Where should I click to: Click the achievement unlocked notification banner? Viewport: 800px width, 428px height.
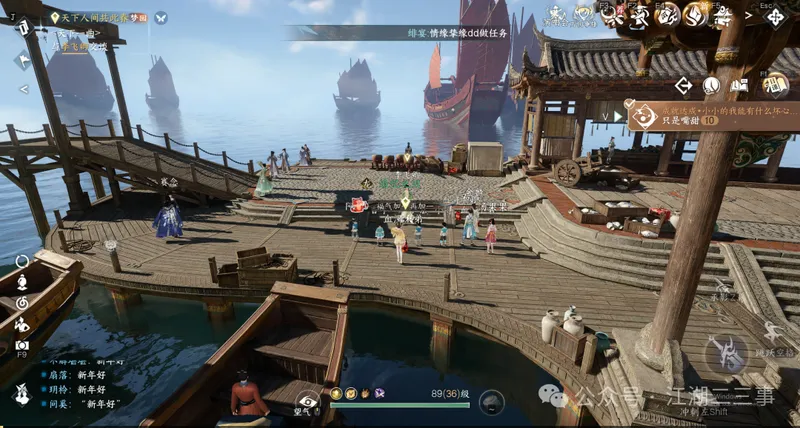pyautogui.click(x=712, y=113)
